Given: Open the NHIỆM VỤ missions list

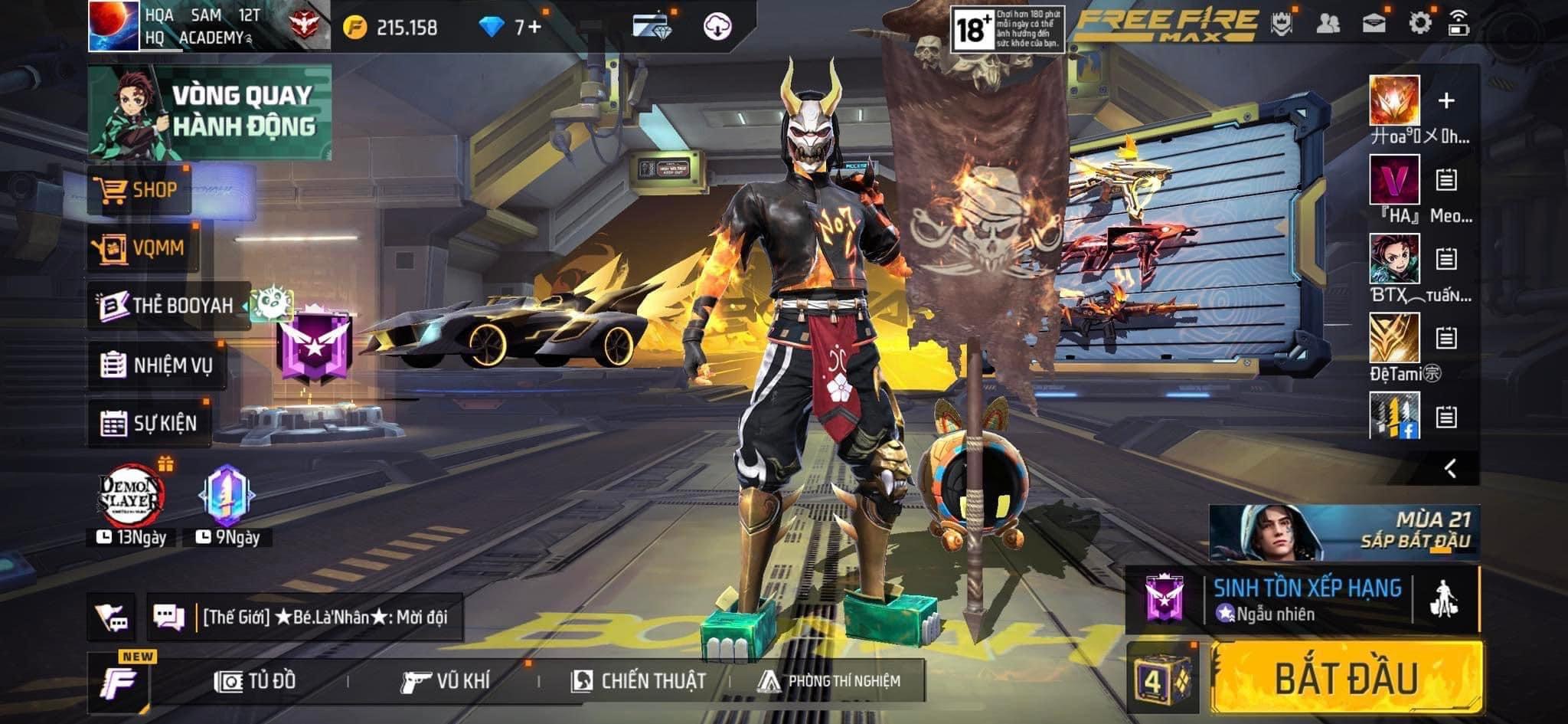Looking at the screenshot, I should tap(157, 365).
